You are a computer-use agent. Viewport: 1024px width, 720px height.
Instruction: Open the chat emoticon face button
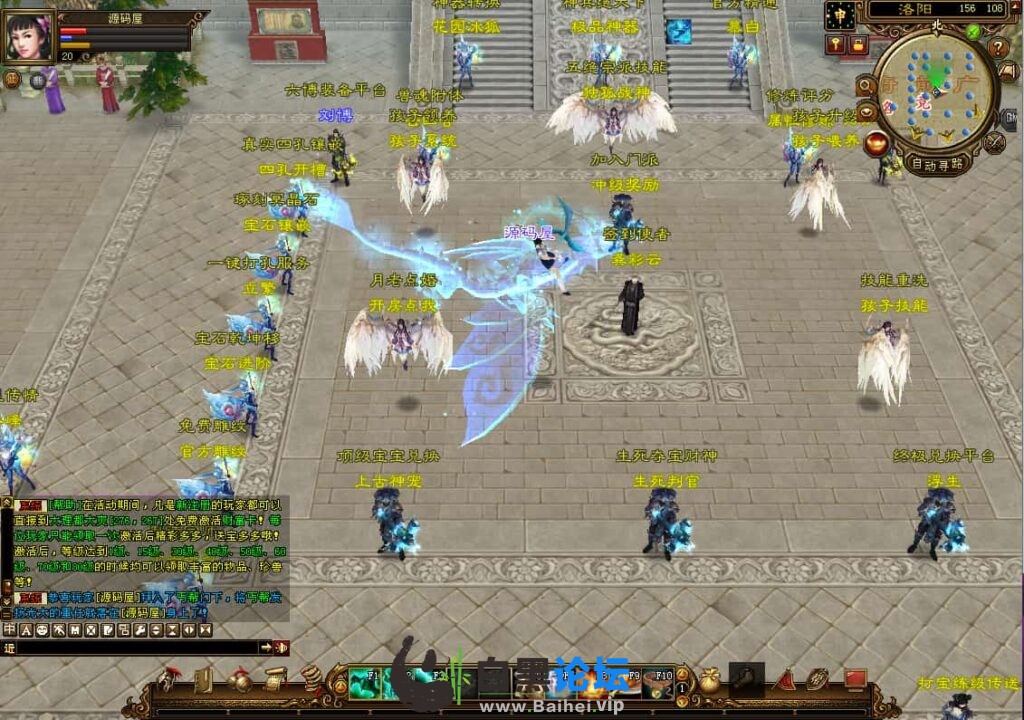pyautogui.click(x=42, y=630)
